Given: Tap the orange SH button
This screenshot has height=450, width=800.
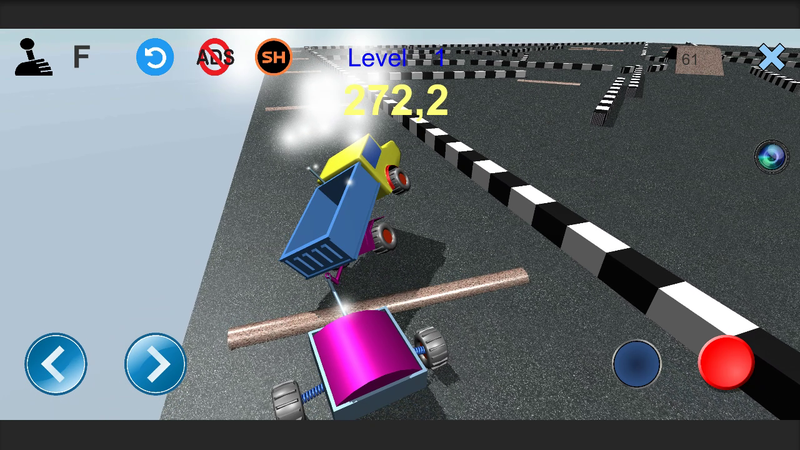Looking at the screenshot, I should (x=273, y=57).
